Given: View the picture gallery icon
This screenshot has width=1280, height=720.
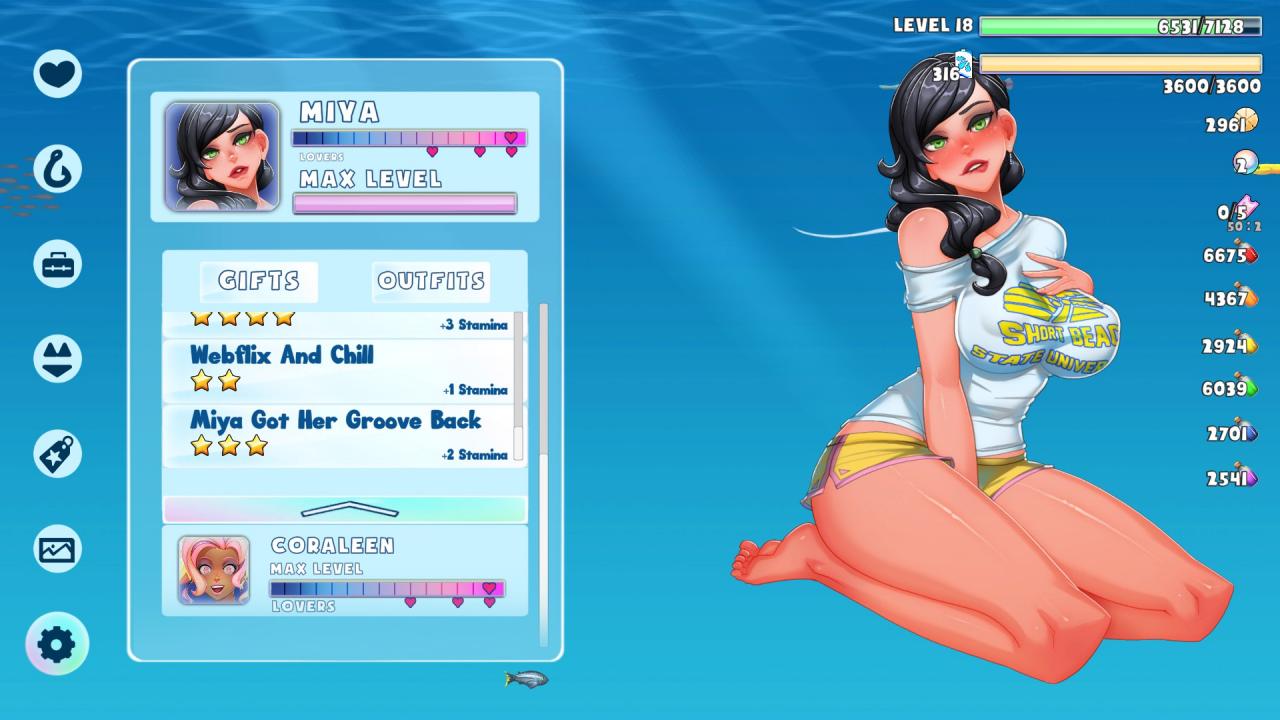Looking at the screenshot, I should (57, 549).
